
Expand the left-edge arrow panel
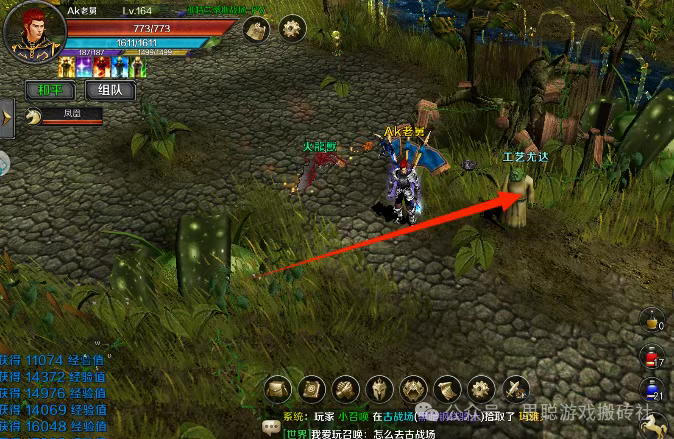click(x=6, y=119)
